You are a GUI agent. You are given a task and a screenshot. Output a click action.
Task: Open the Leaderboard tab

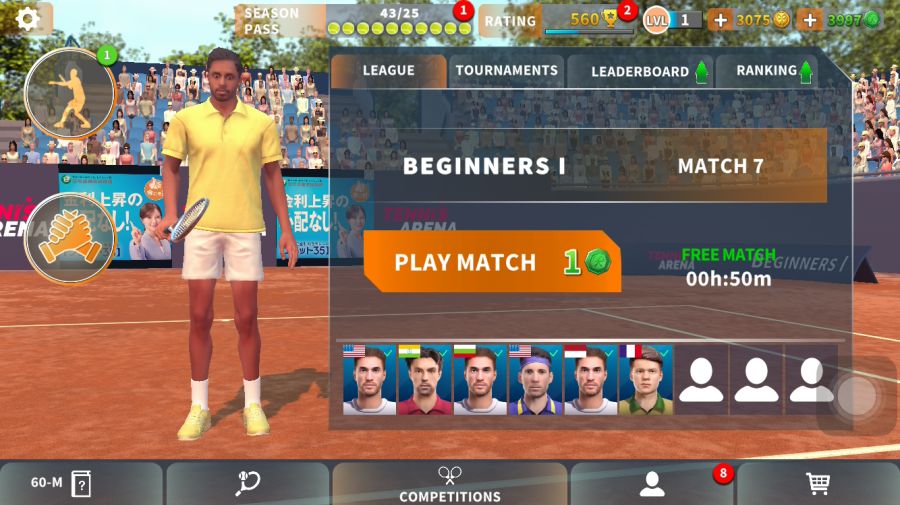[x=640, y=72]
